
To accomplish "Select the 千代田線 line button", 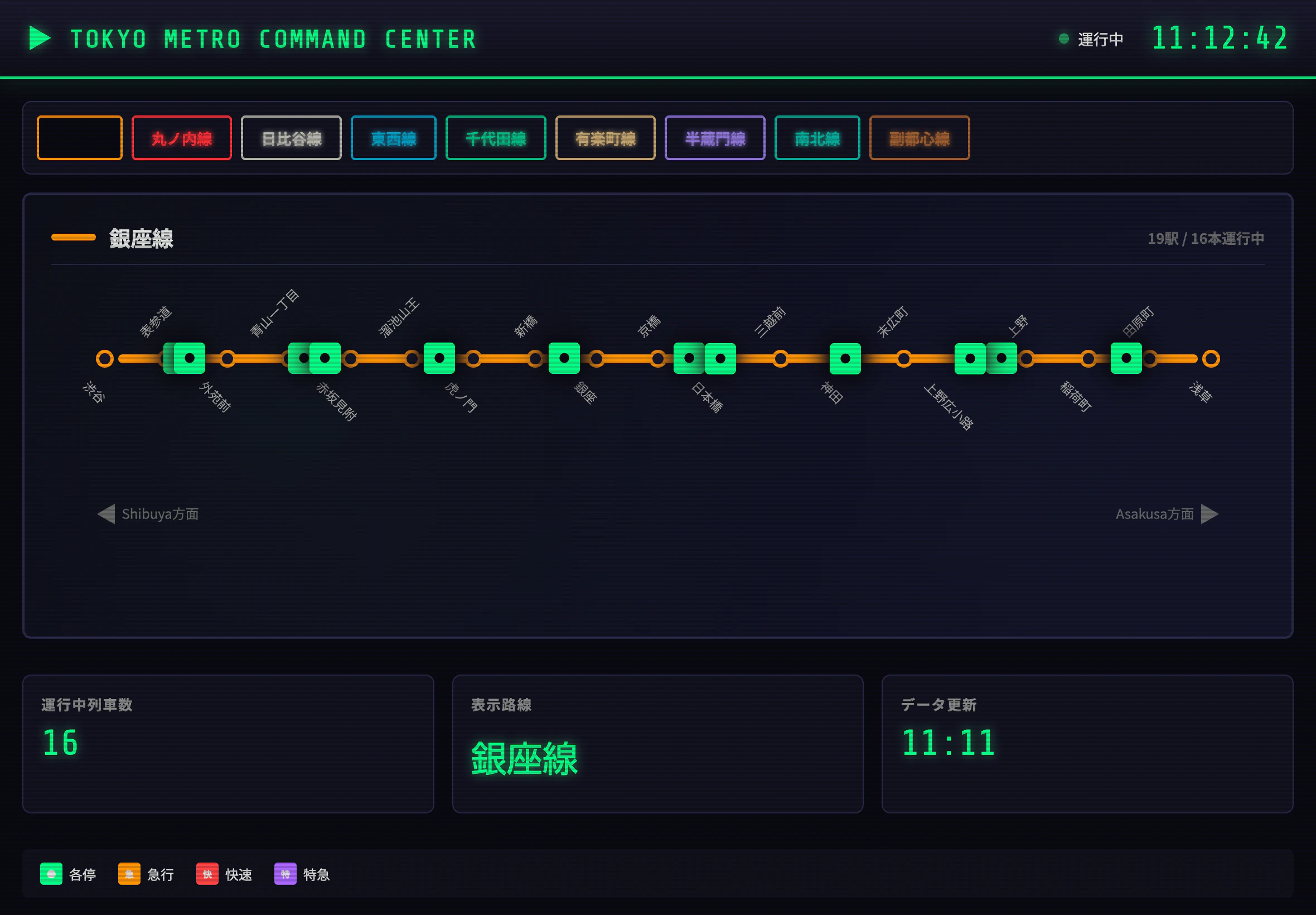I will click(x=496, y=138).
